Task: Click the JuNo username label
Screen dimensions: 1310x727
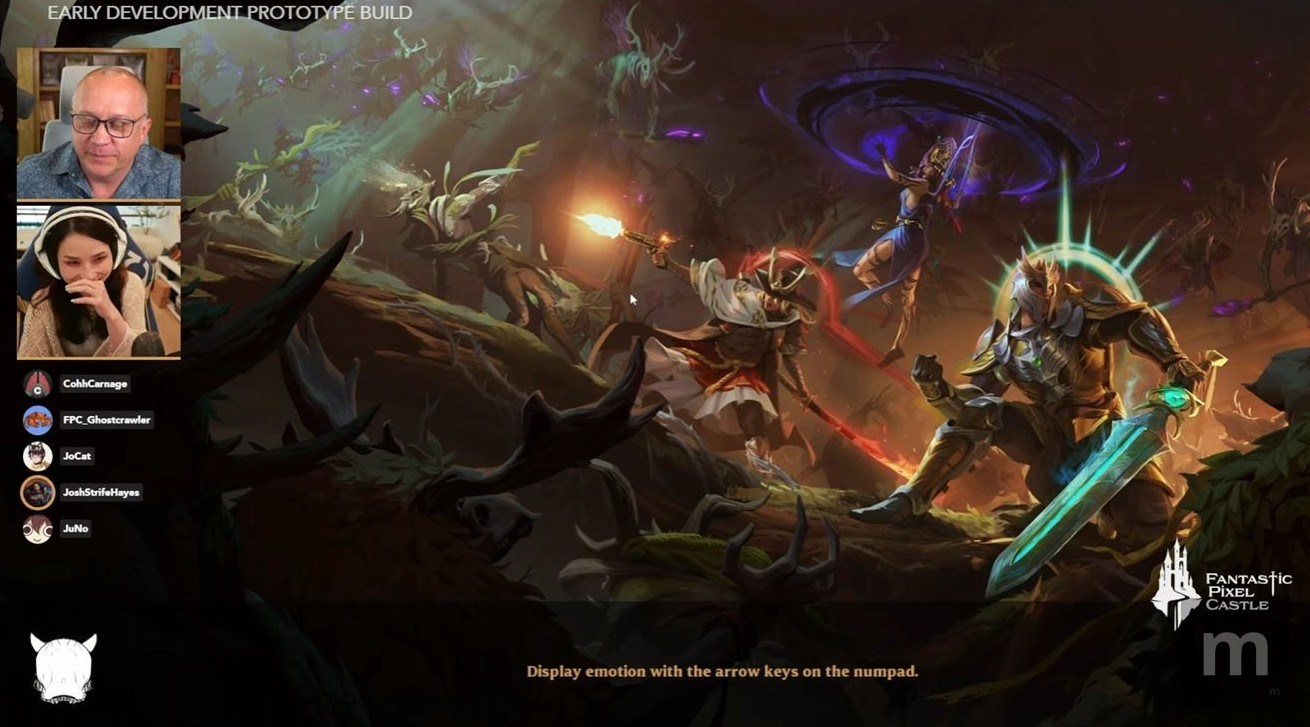Action: pos(75,529)
